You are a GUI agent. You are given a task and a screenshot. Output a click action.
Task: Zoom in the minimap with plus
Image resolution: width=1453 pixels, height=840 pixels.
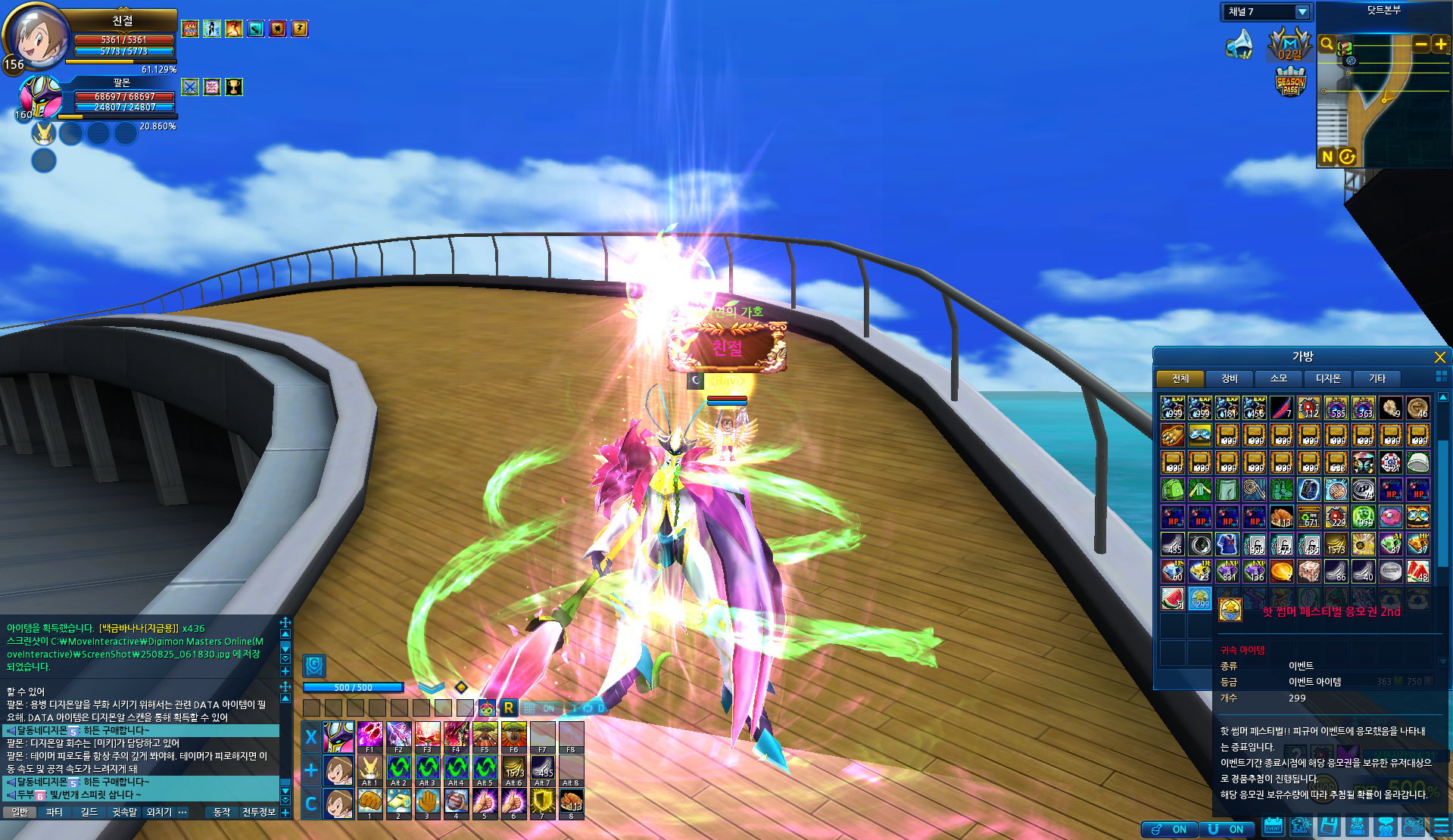pos(1440,45)
